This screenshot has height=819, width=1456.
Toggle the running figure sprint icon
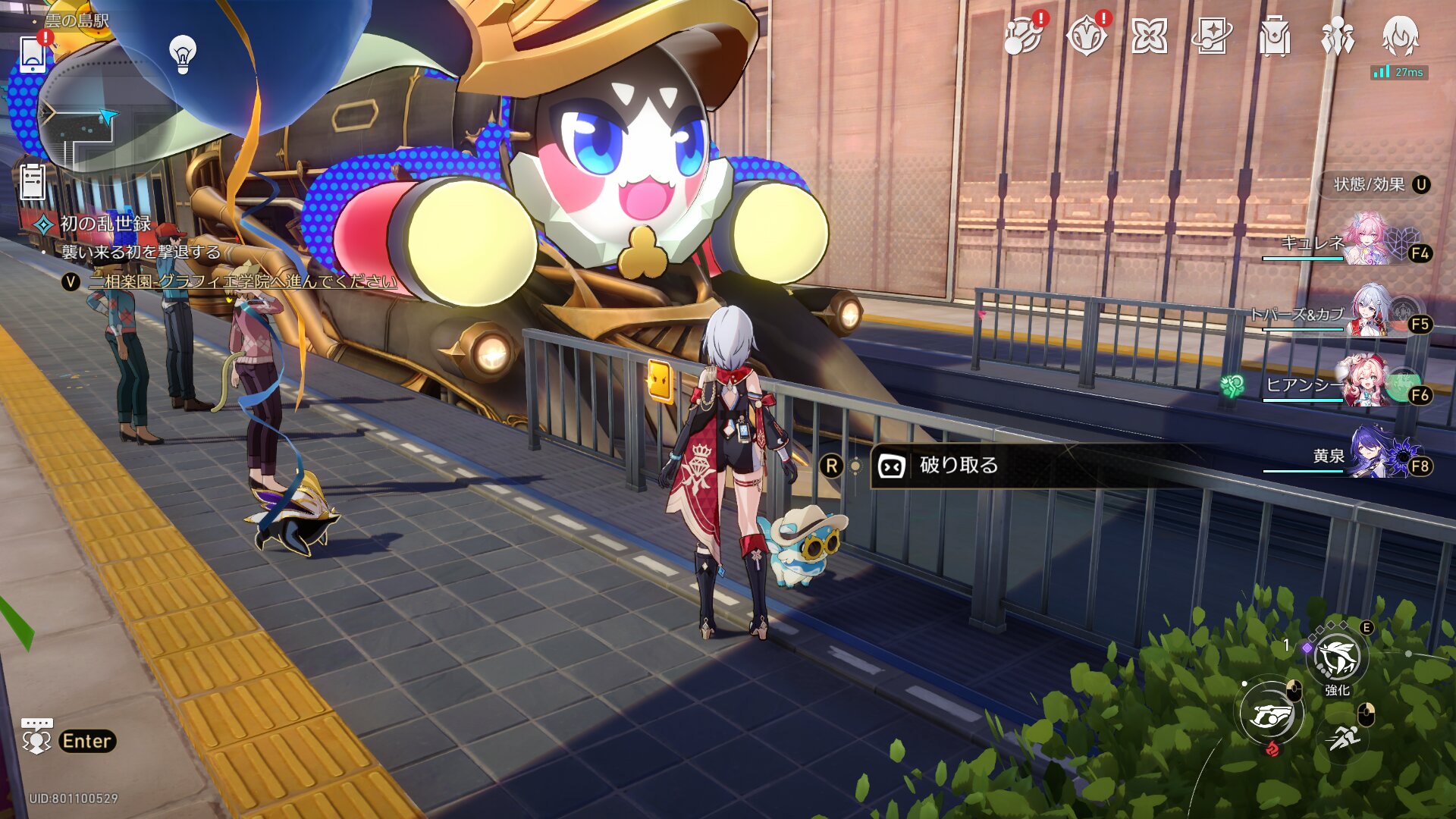[1345, 736]
